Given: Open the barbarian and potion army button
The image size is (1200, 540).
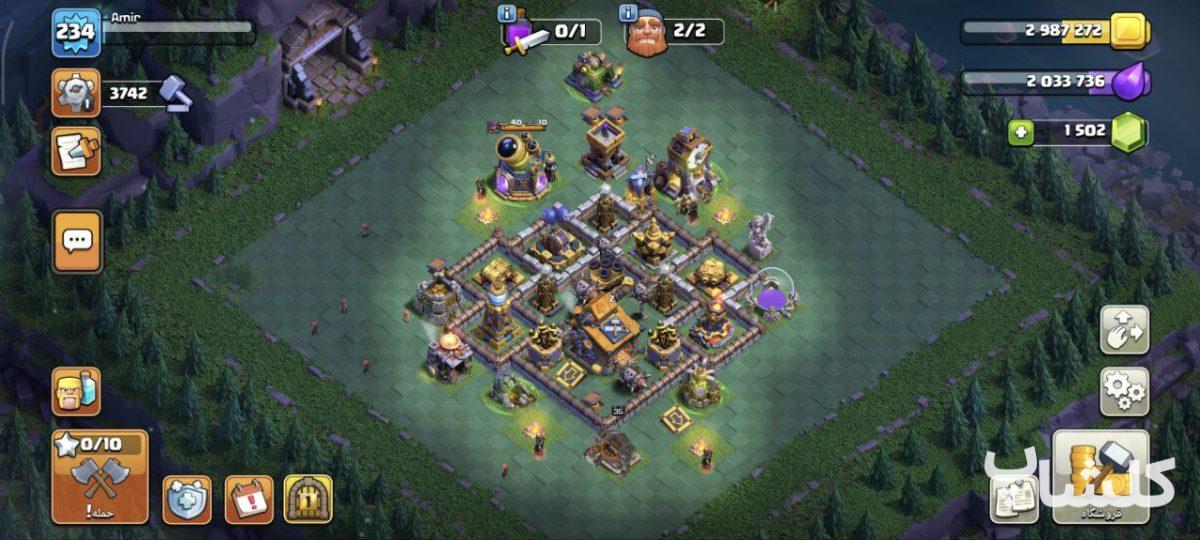Looking at the screenshot, I should (76, 391).
